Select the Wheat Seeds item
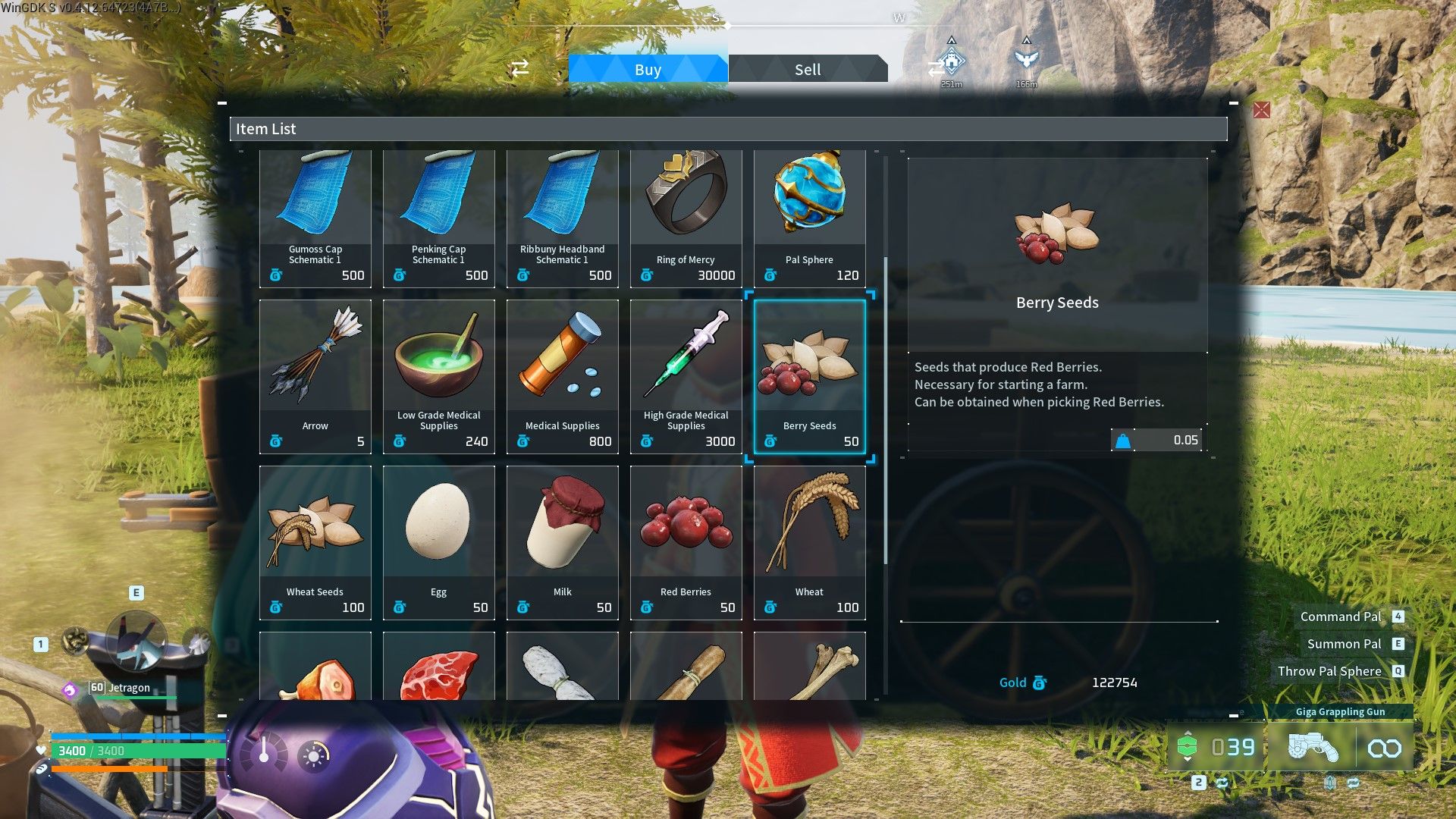This screenshot has width=1456, height=819. pos(315,543)
